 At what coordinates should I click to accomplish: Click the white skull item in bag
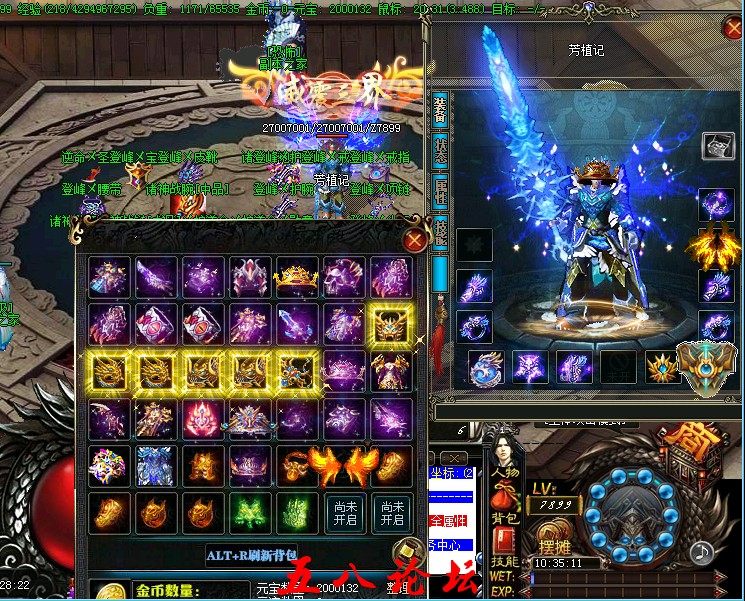tap(339, 277)
